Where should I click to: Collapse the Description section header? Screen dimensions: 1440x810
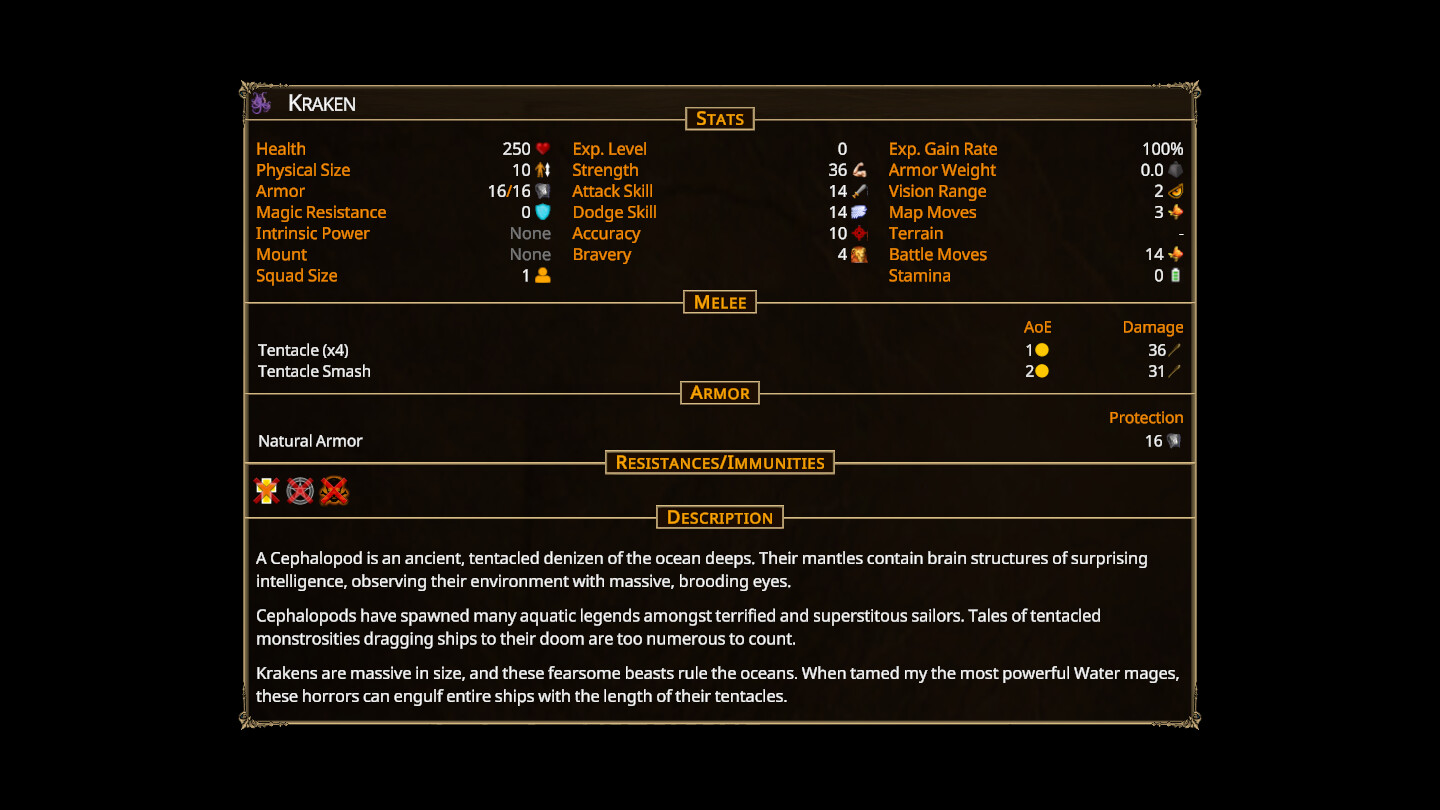coord(719,517)
